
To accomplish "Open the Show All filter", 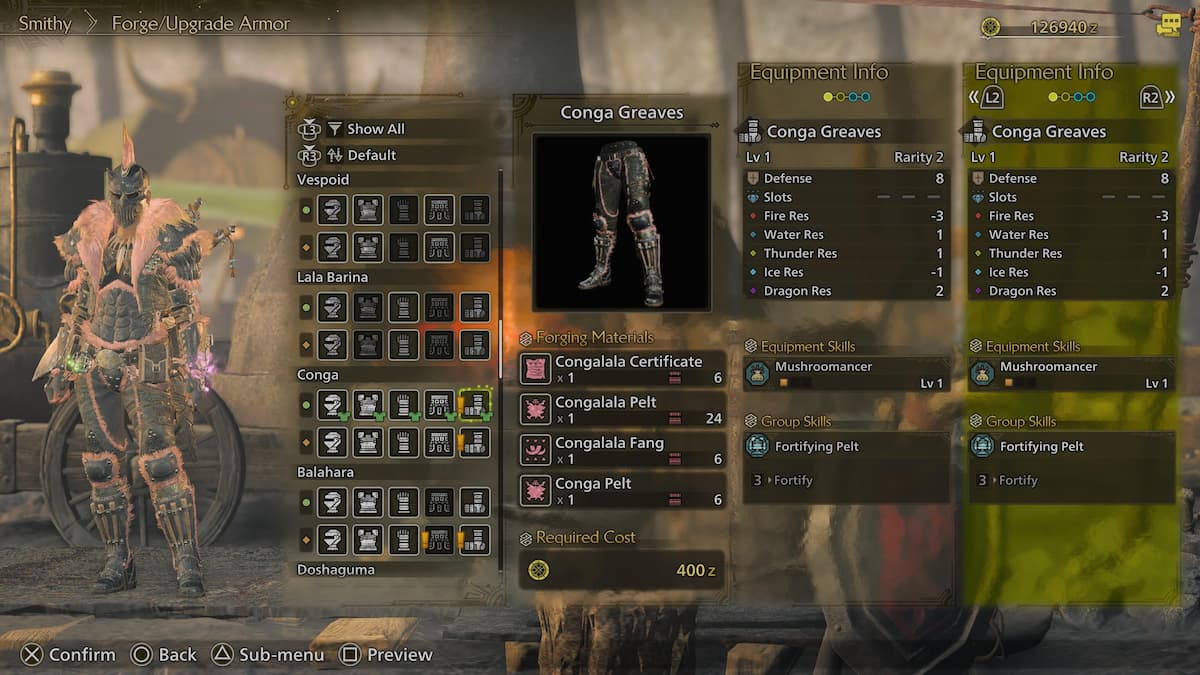I will [x=375, y=129].
